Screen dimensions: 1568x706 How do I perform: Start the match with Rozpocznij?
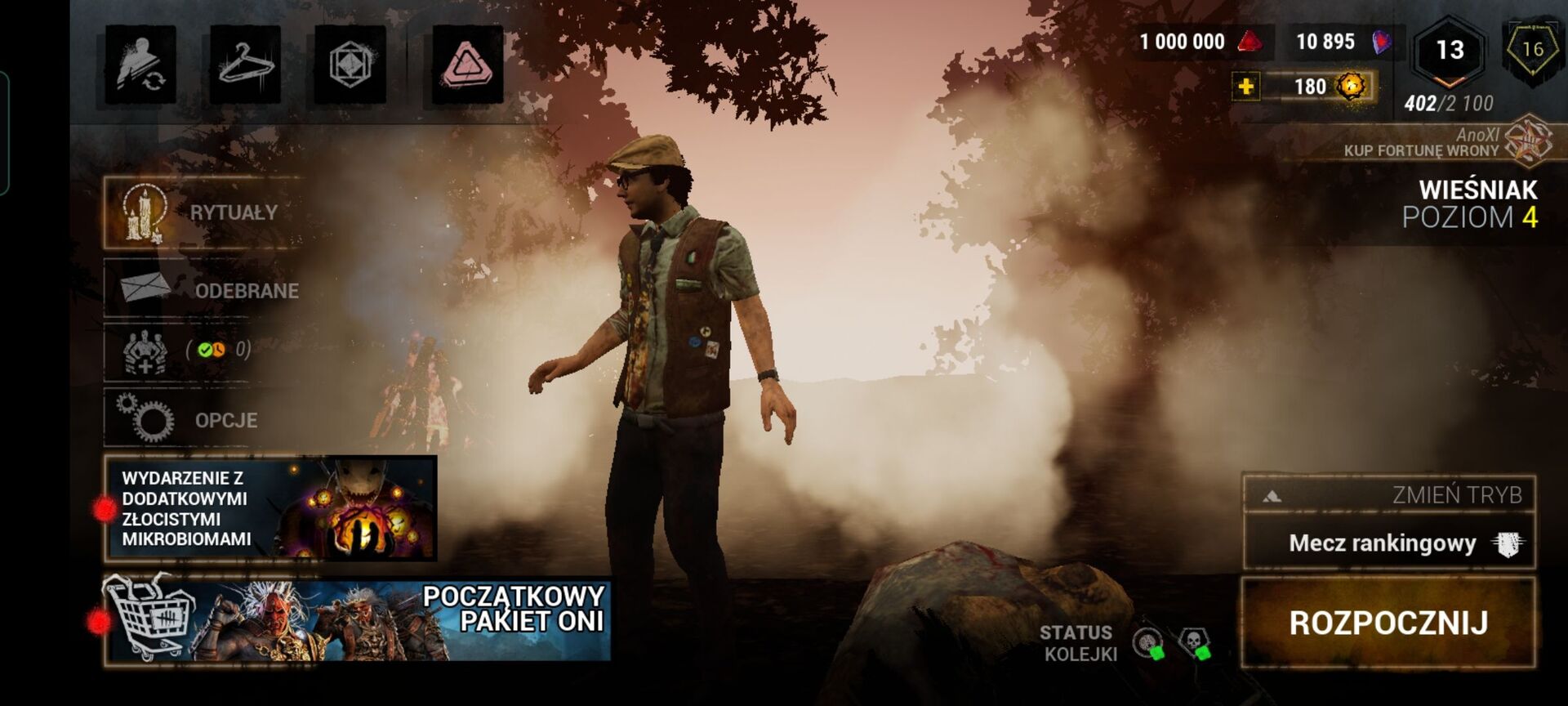(1388, 623)
